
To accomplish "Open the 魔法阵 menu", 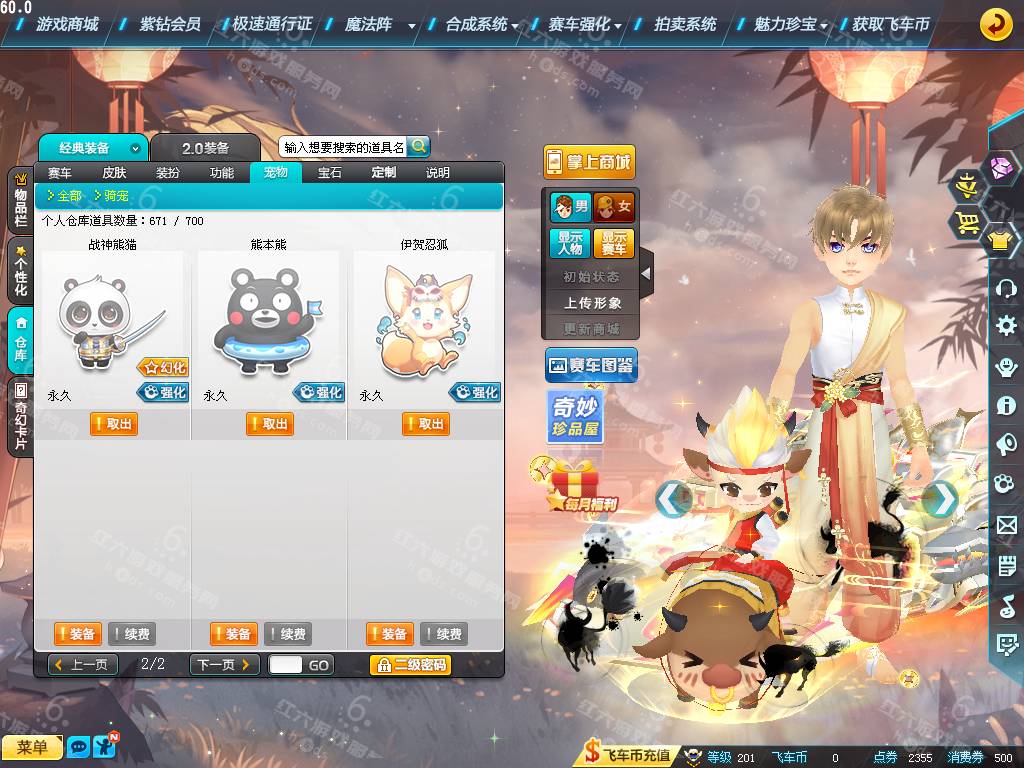I will 369,24.
